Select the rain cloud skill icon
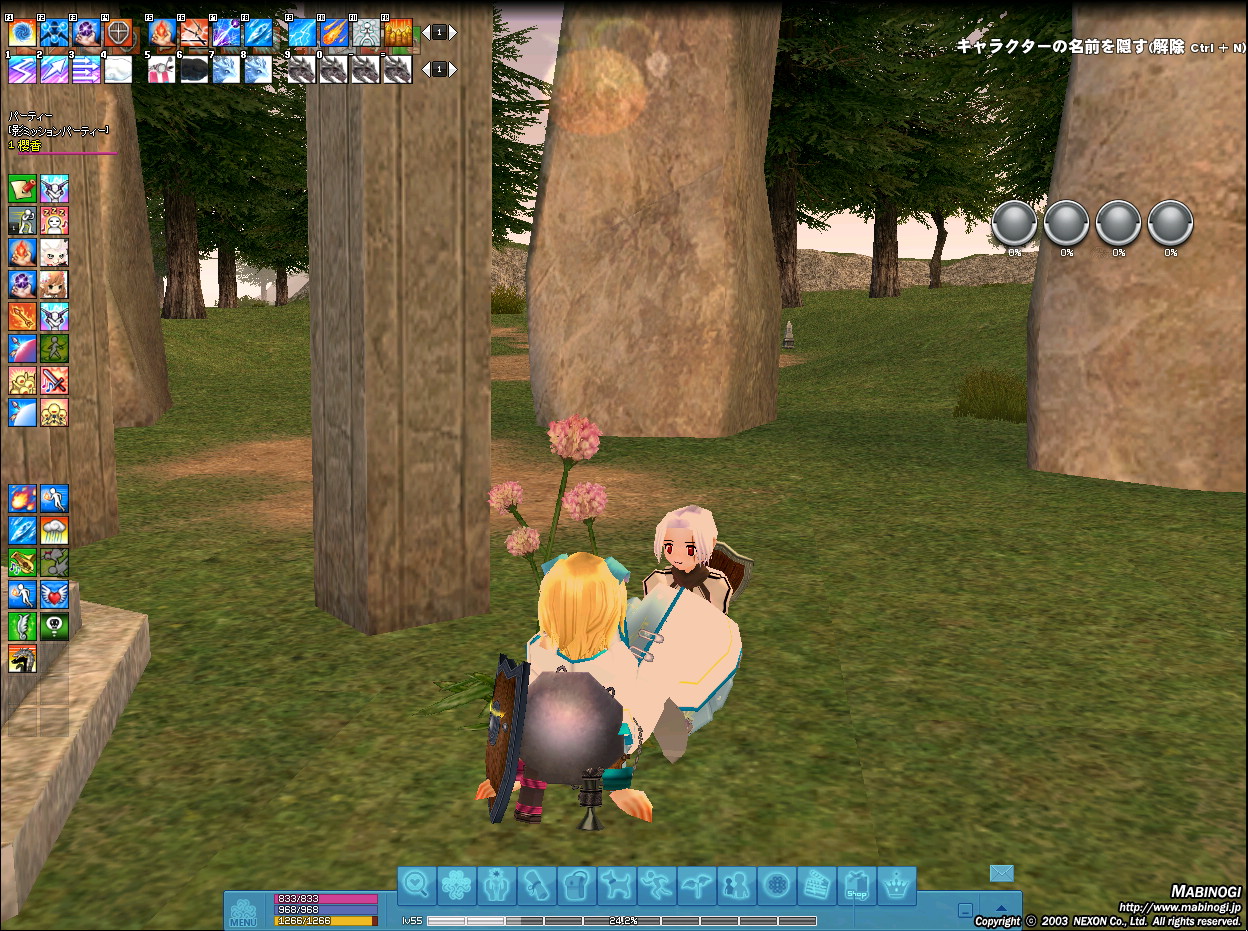Image resolution: width=1248 pixels, height=931 pixels. pos(54,530)
